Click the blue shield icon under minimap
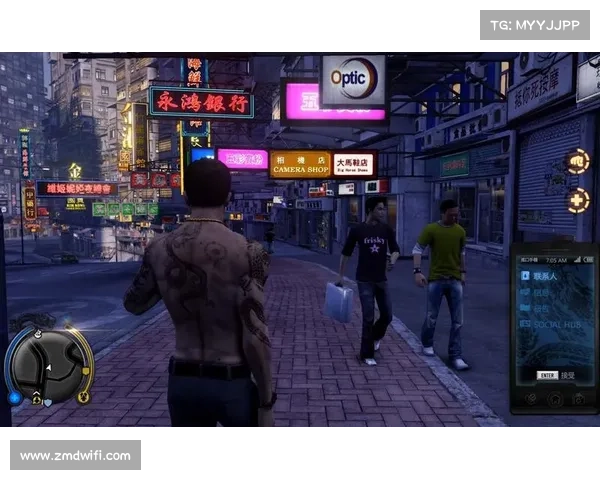Viewport: 600px width, 480px height. point(46,404)
